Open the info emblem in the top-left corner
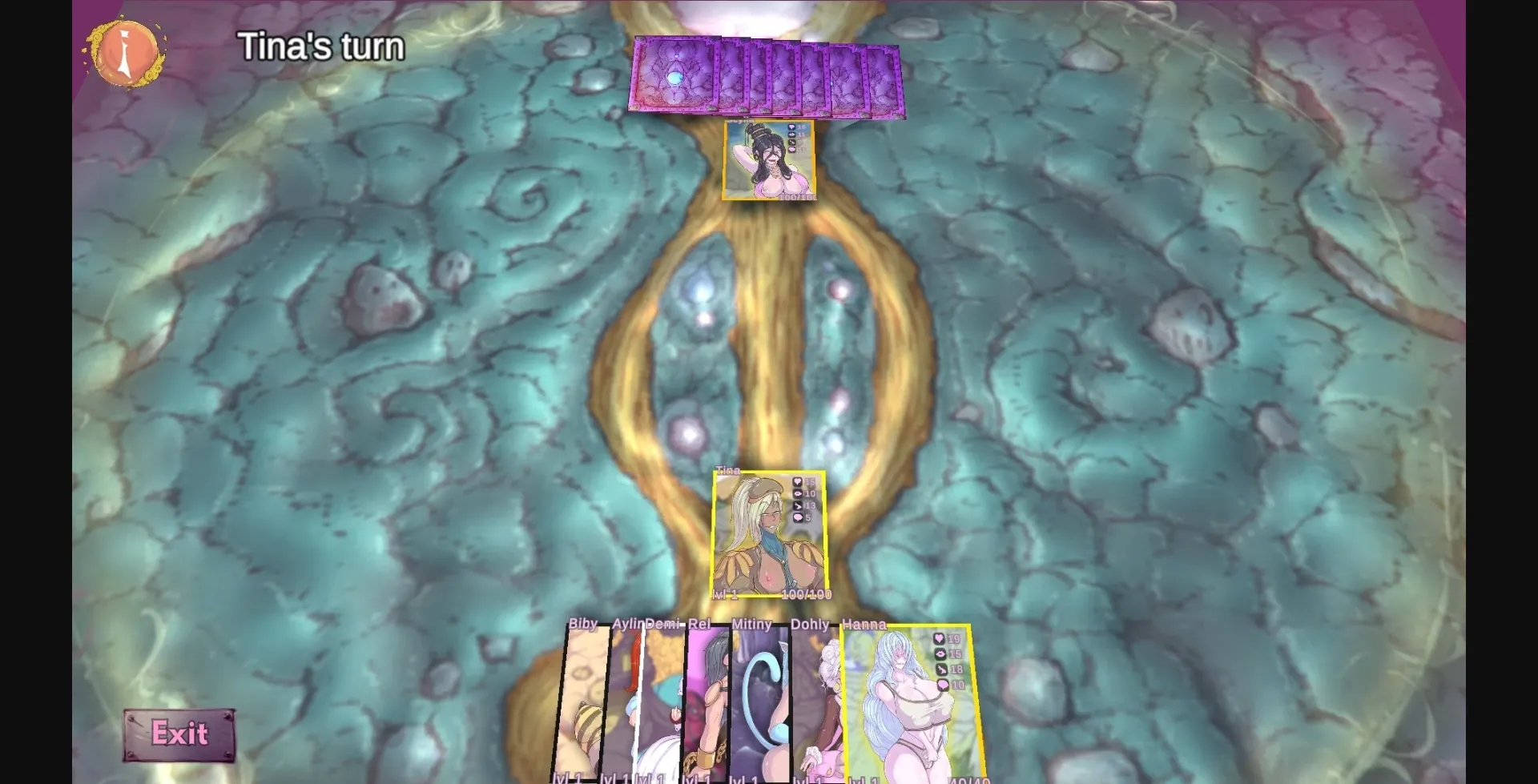Image resolution: width=1538 pixels, height=784 pixels. [124, 53]
